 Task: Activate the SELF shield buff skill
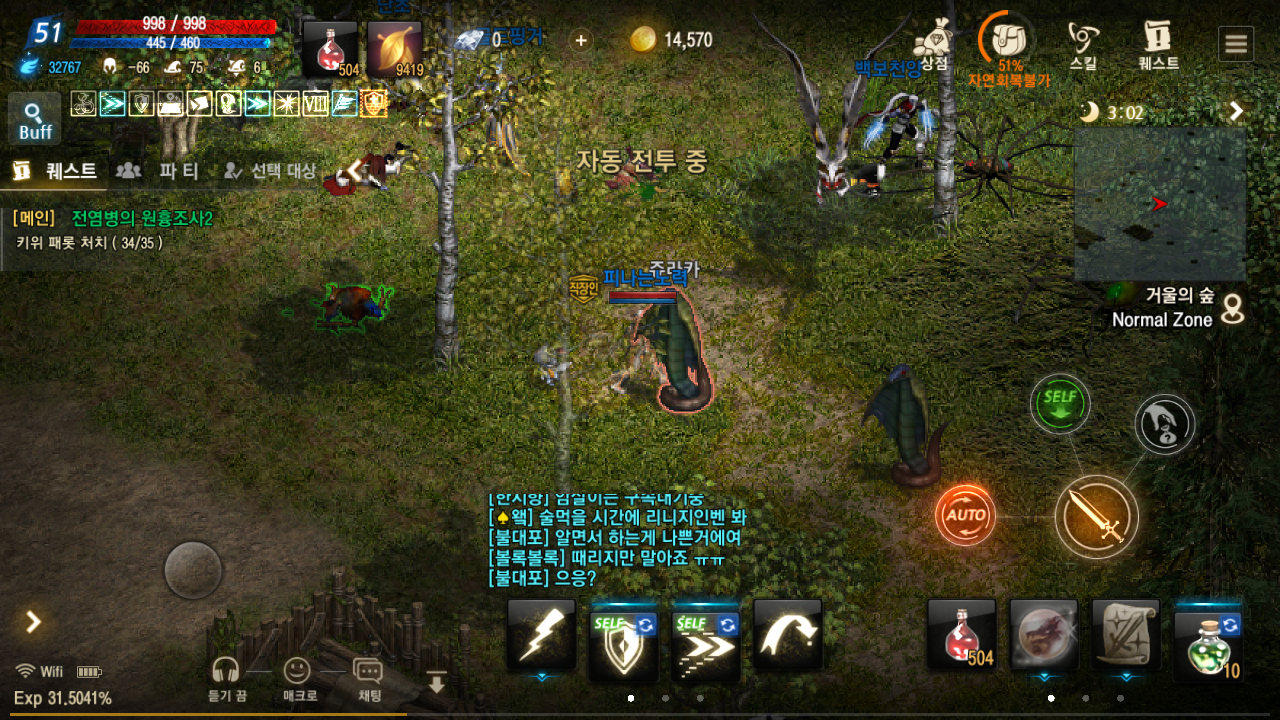tap(623, 634)
